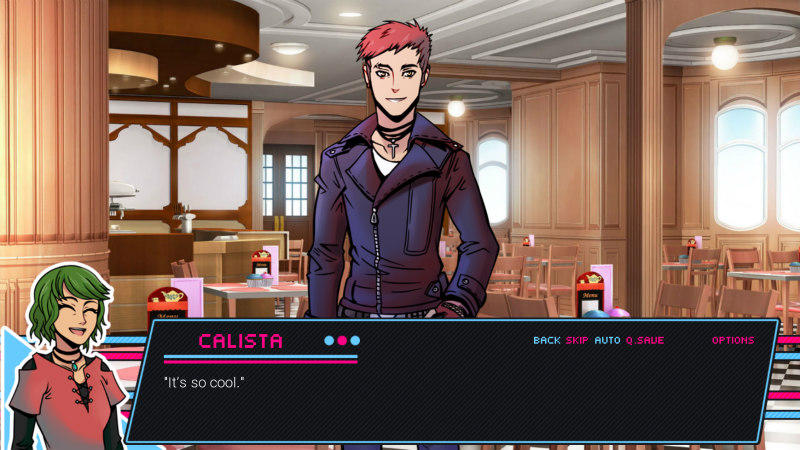Go back with the BACK button

(546, 340)
